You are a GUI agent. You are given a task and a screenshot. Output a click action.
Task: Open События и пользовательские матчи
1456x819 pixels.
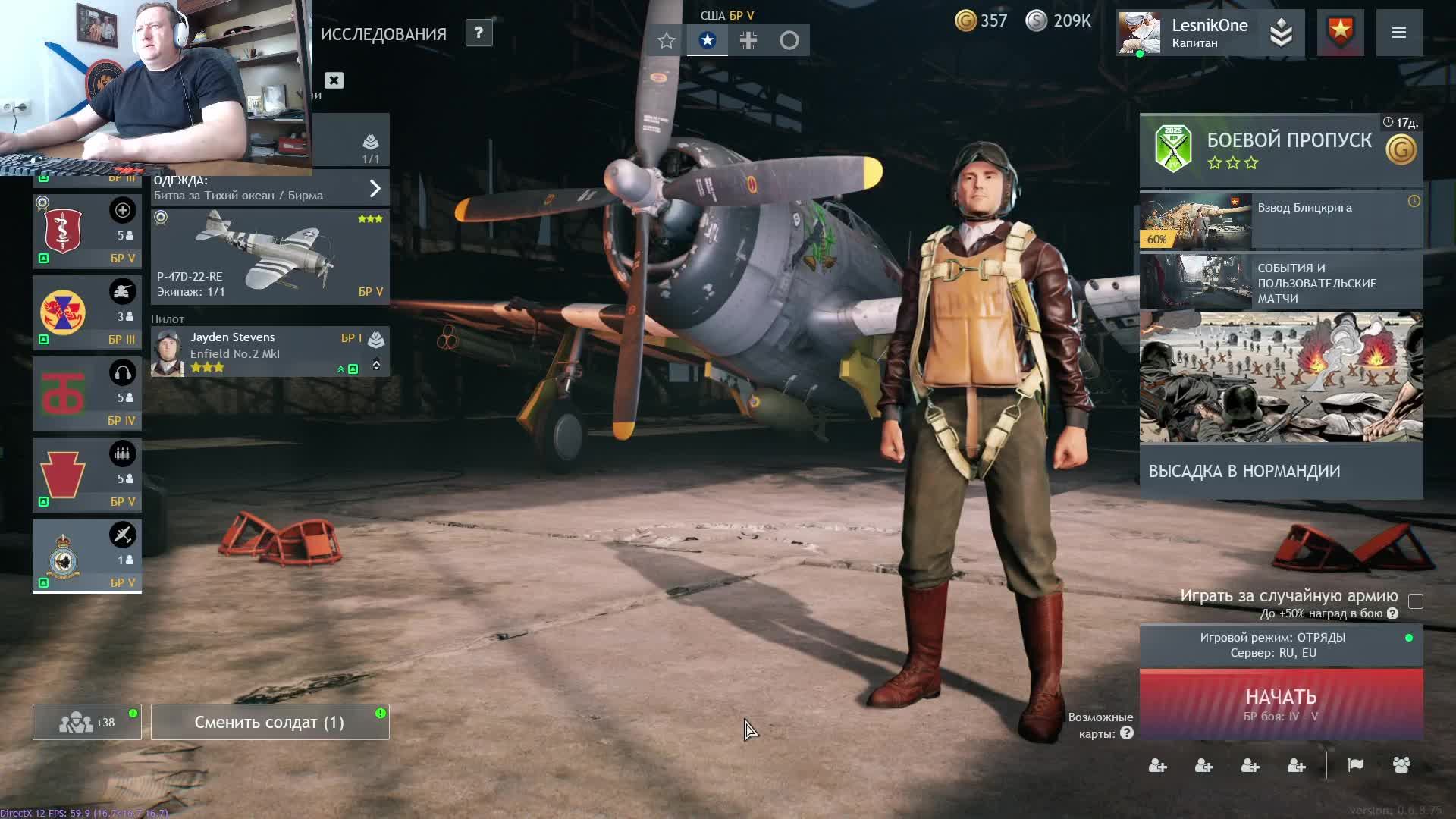tap(1281, 282)
